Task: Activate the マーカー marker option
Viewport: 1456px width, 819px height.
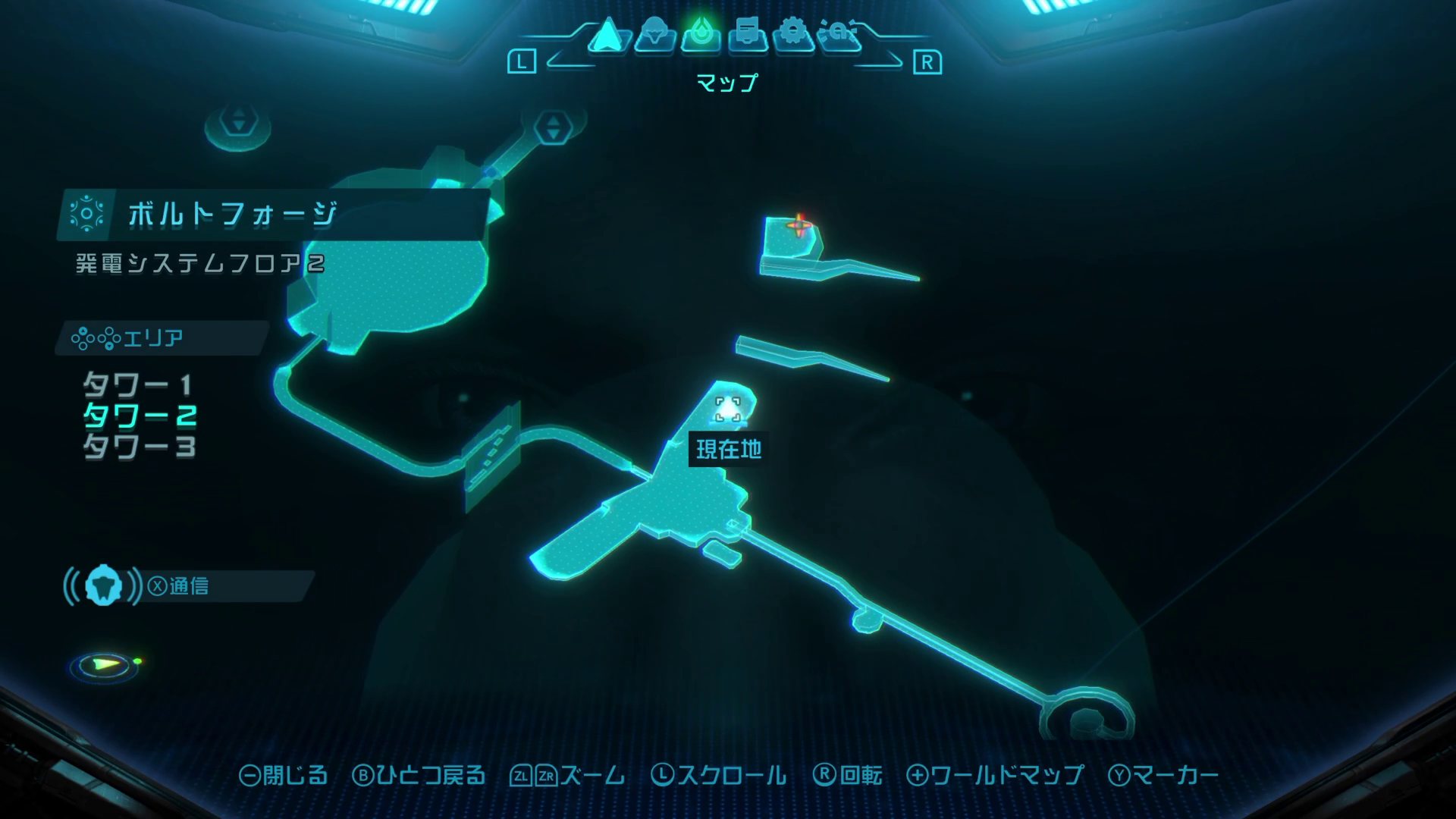Action: click(1163, 775)
